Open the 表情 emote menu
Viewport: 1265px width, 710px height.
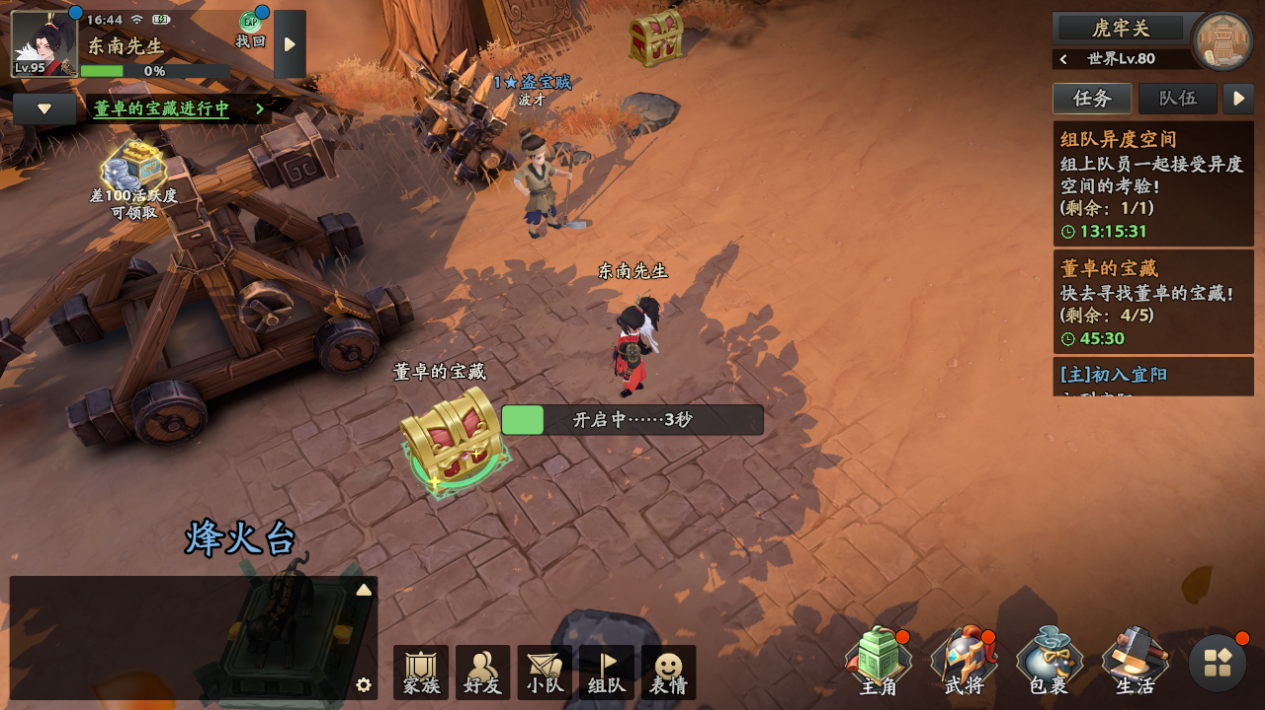click(x=669, y=672)
